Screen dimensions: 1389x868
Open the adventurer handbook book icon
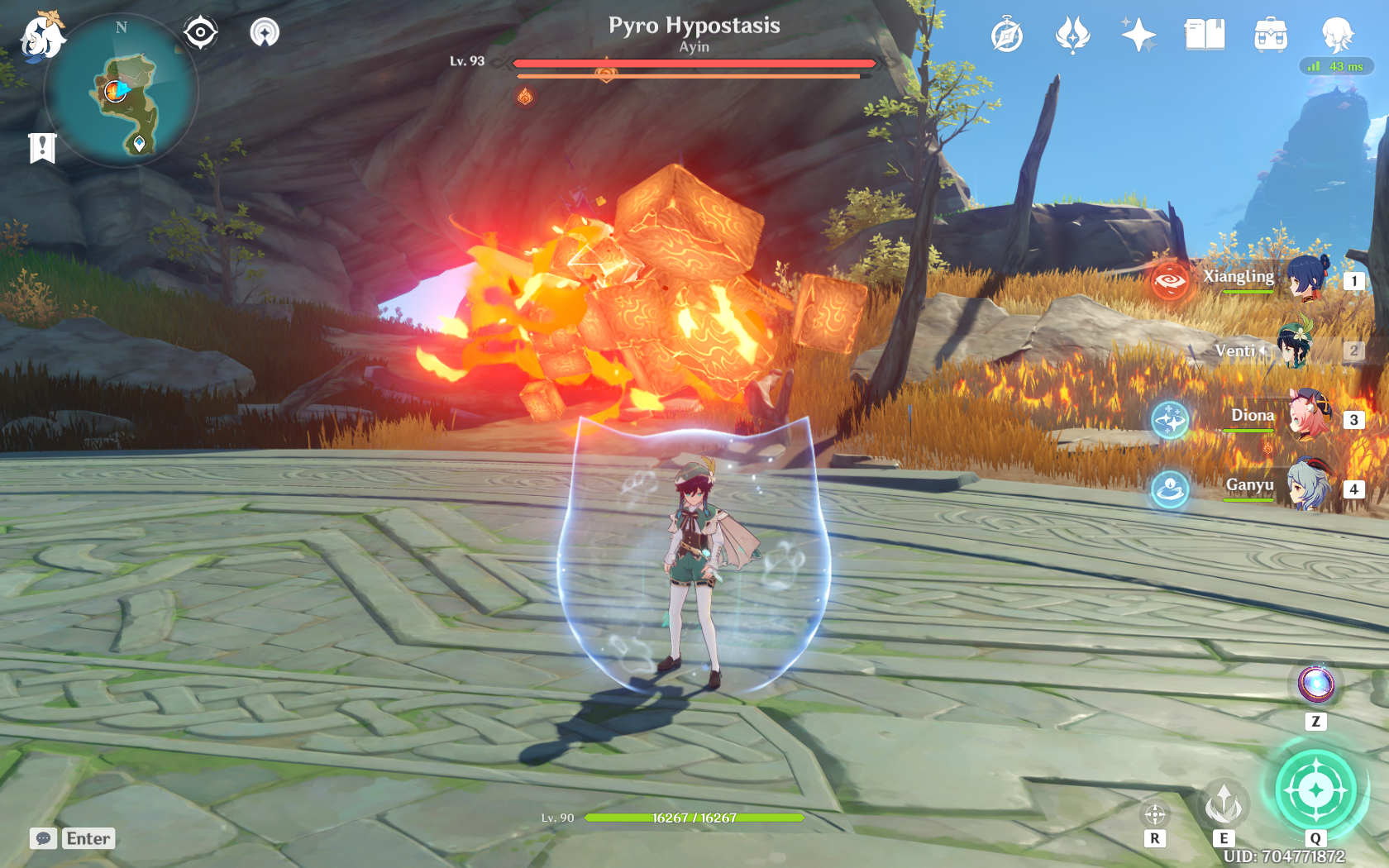tap(1205, 36)
